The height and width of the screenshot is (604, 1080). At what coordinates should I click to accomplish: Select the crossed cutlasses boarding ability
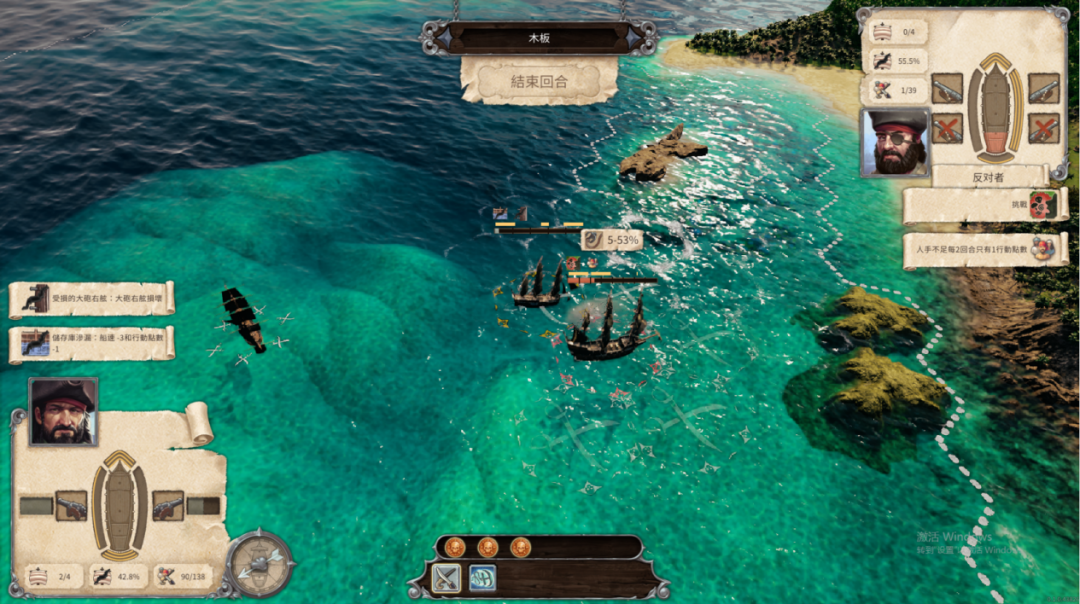[x=446, y=577]
